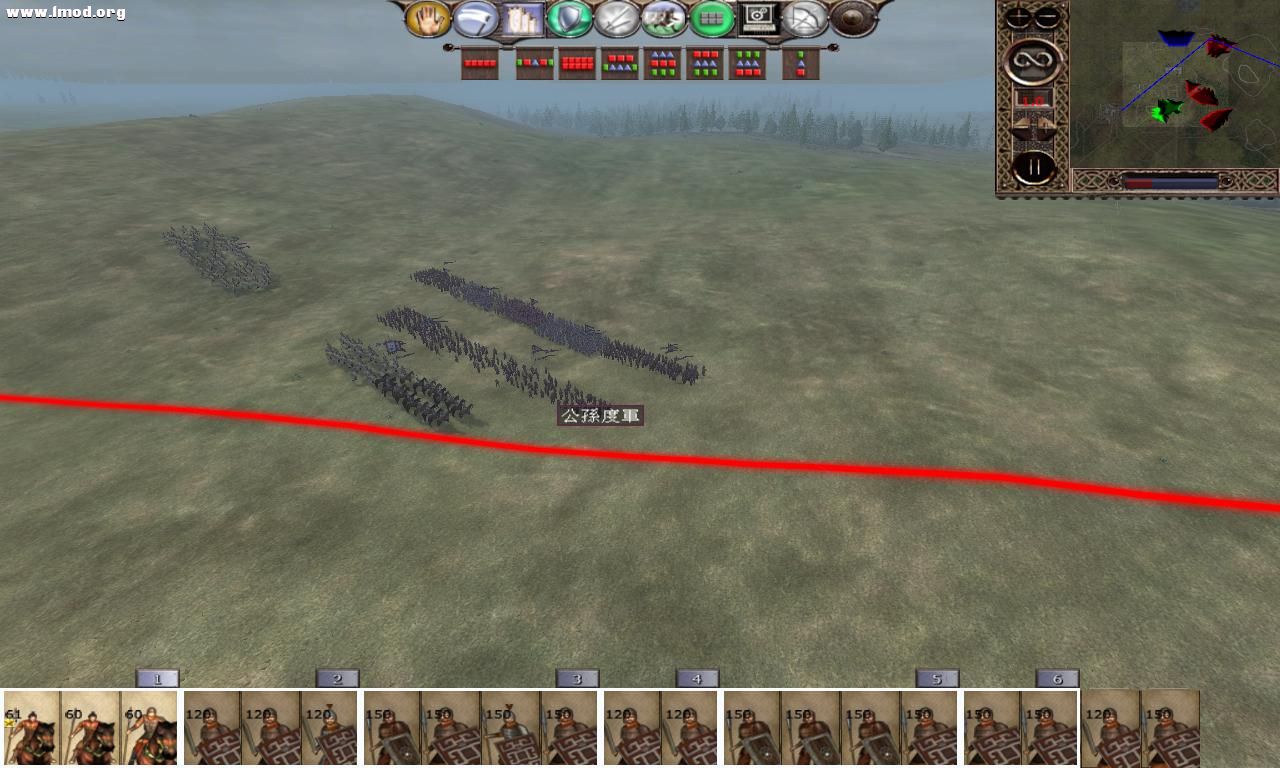Image resolution: width=1280 pixels, height=768 pixels.
Task: Click the cavalry charge icon on the toolbar
Action: click(666, 19)
